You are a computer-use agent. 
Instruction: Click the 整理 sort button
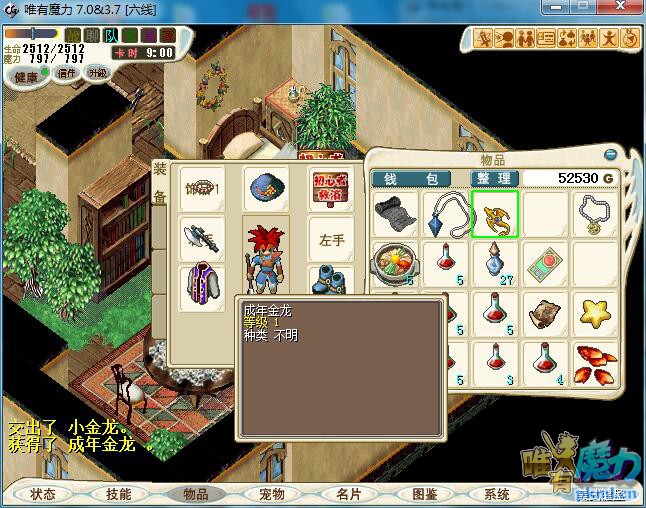pyautogui.click(x=493, y=178)
